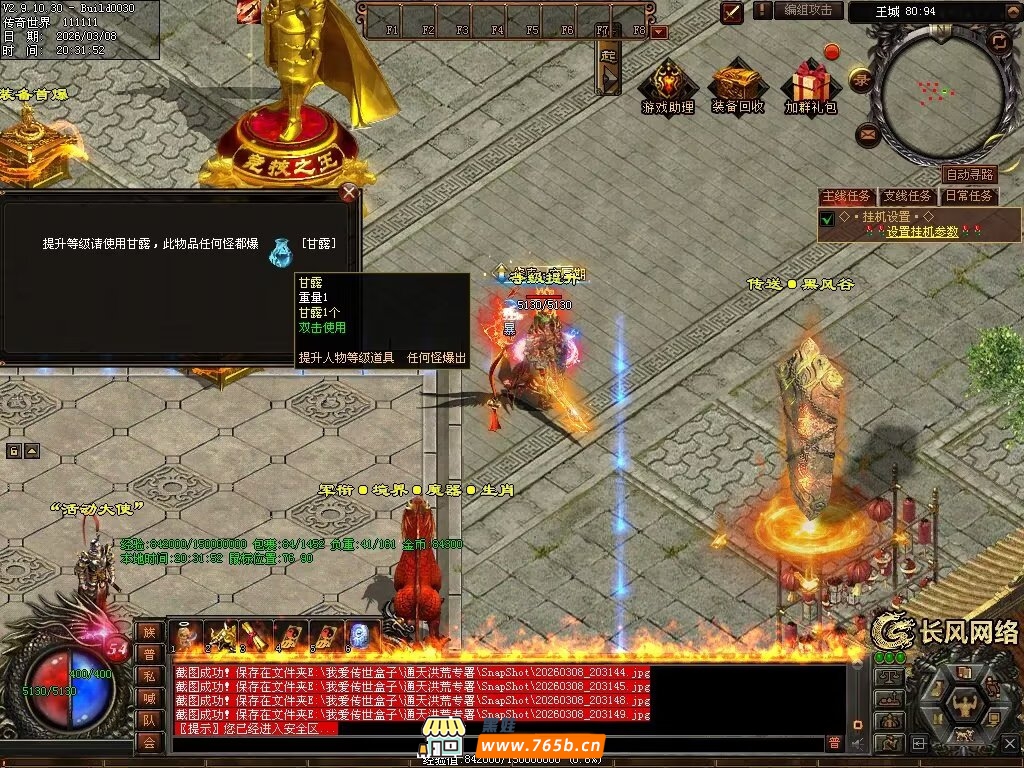1024x768 pixels.
Task: Click the 编组攻击 button
Action: pyautogui.click(x=807, y=10)
